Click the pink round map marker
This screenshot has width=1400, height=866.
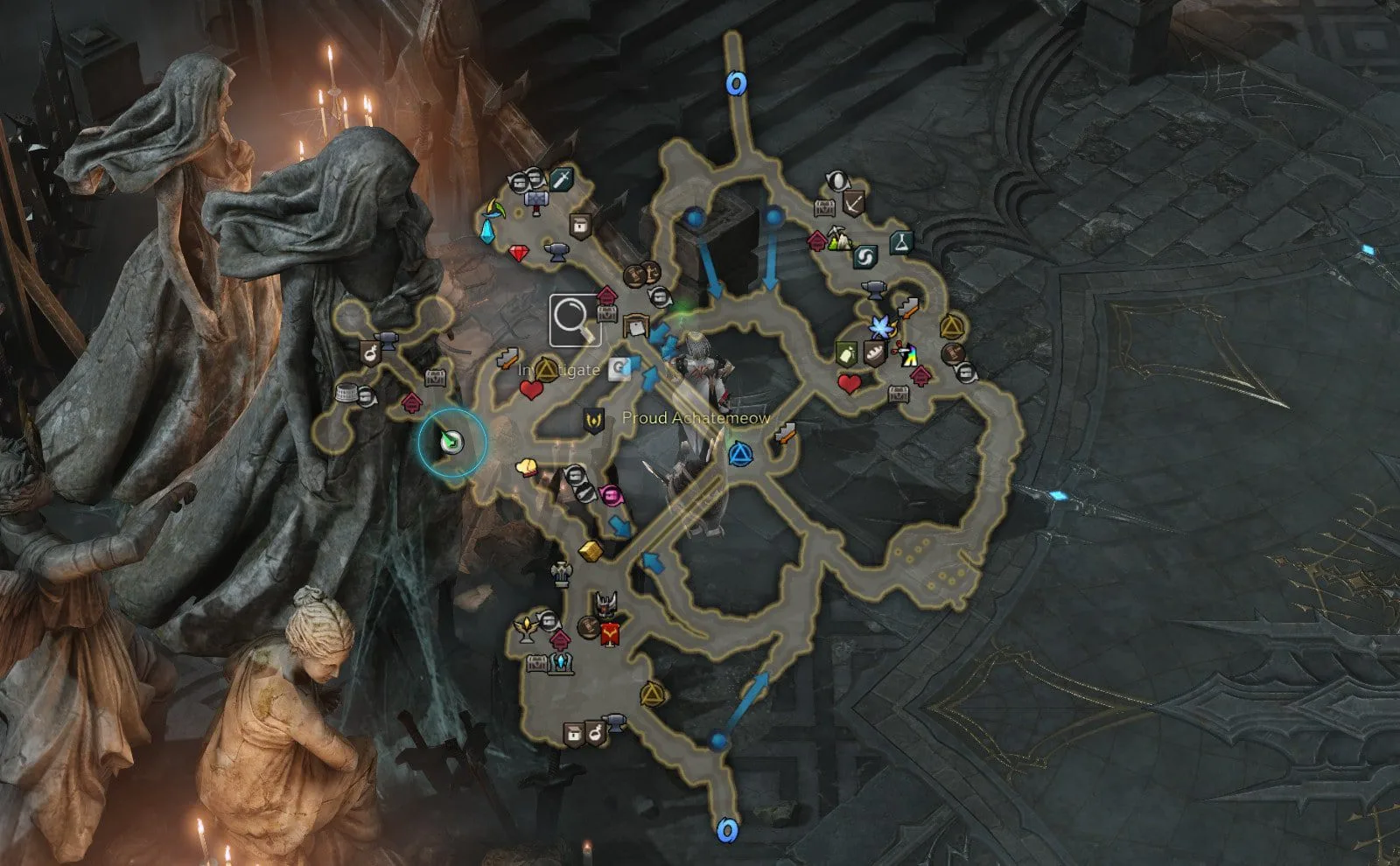(x=611, y=495)
